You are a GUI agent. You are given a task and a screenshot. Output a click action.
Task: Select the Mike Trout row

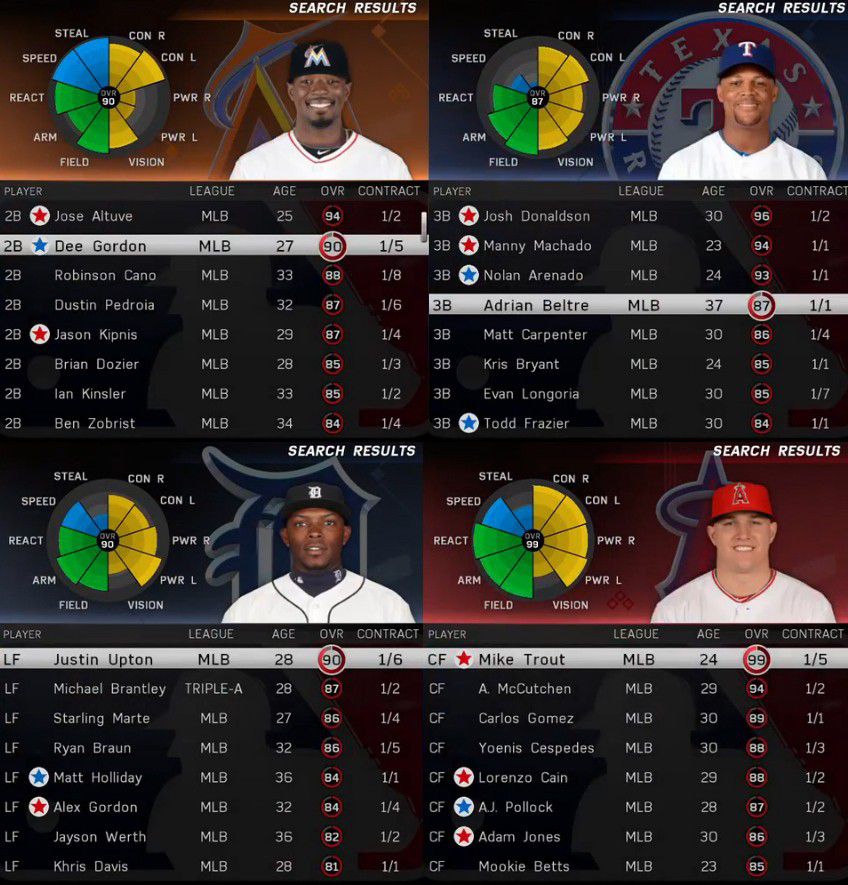pos(521,659)
